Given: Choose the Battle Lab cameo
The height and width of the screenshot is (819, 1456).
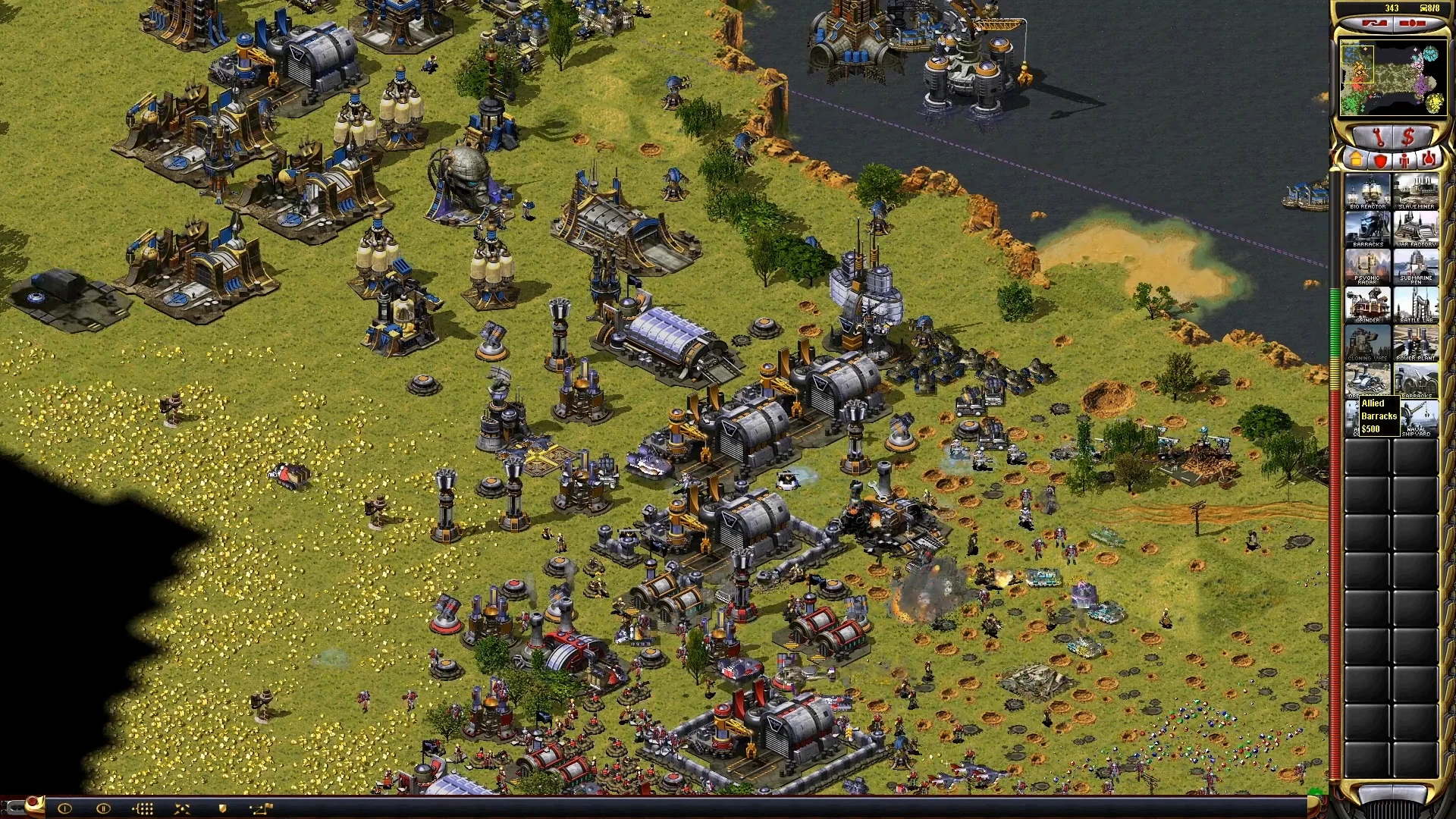Looking at the screenshot, I should point(1416,306).
